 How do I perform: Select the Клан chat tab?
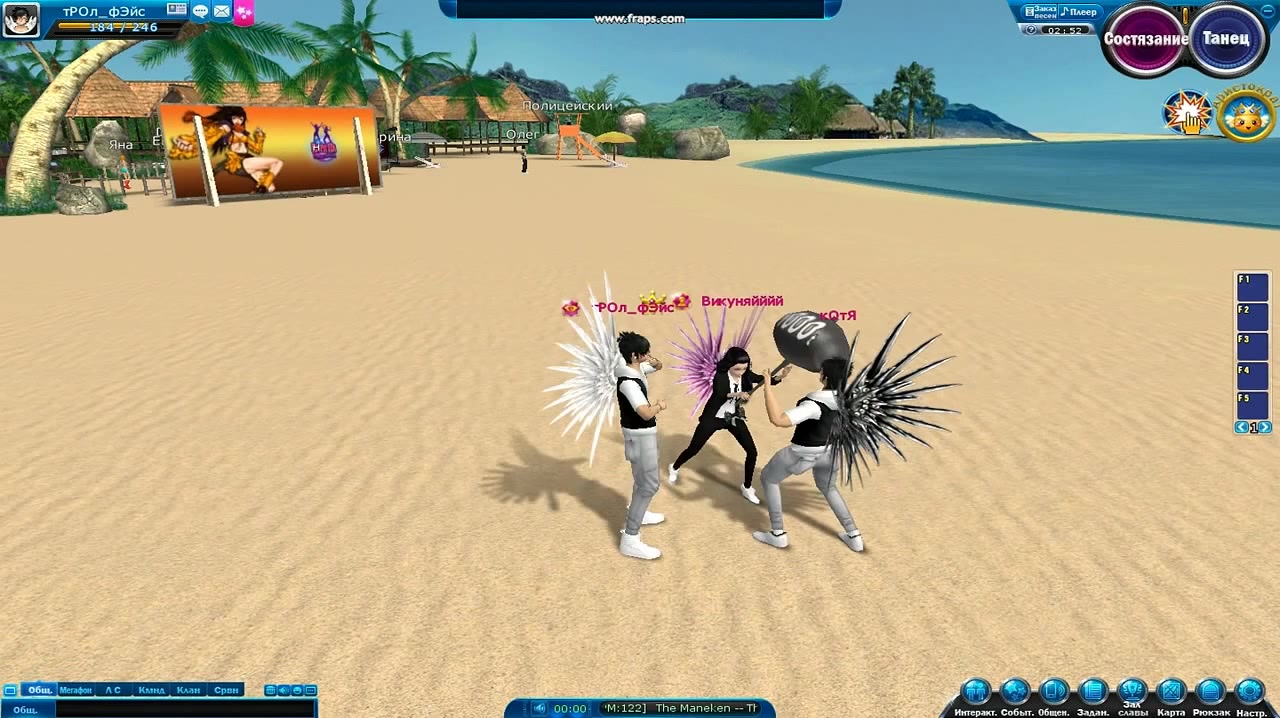pos(188,690)
